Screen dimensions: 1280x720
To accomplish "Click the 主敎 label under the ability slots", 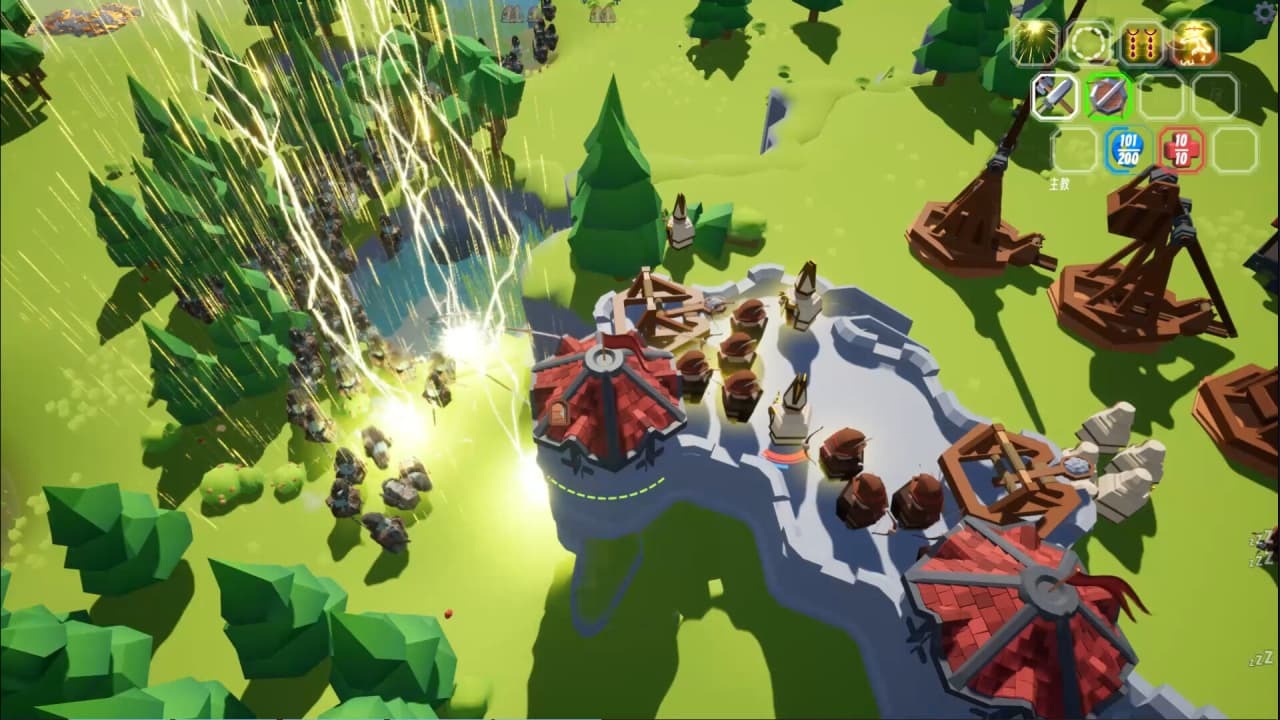I will click(x=1059, y=183).
